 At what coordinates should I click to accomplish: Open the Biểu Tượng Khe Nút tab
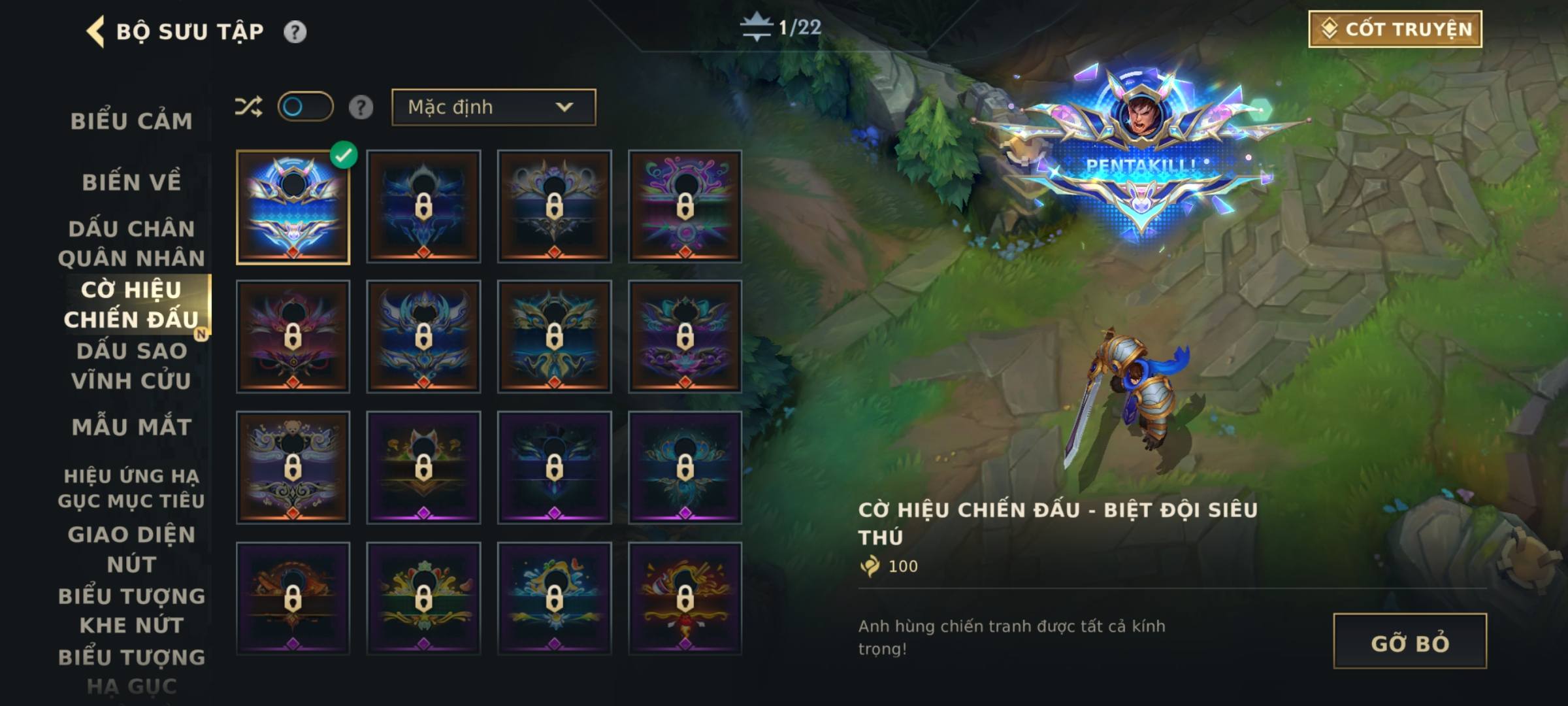point(131,611)
